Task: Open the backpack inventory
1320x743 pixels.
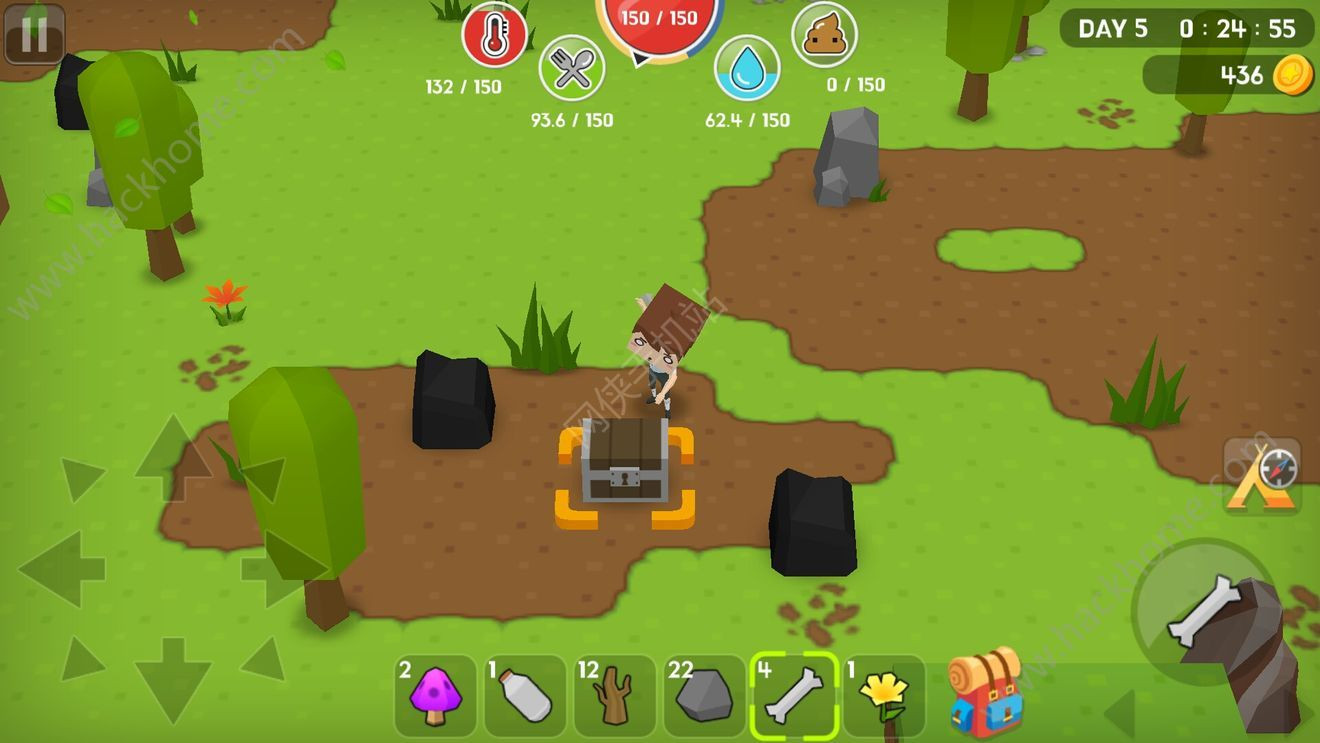Action: coord(985,692)
